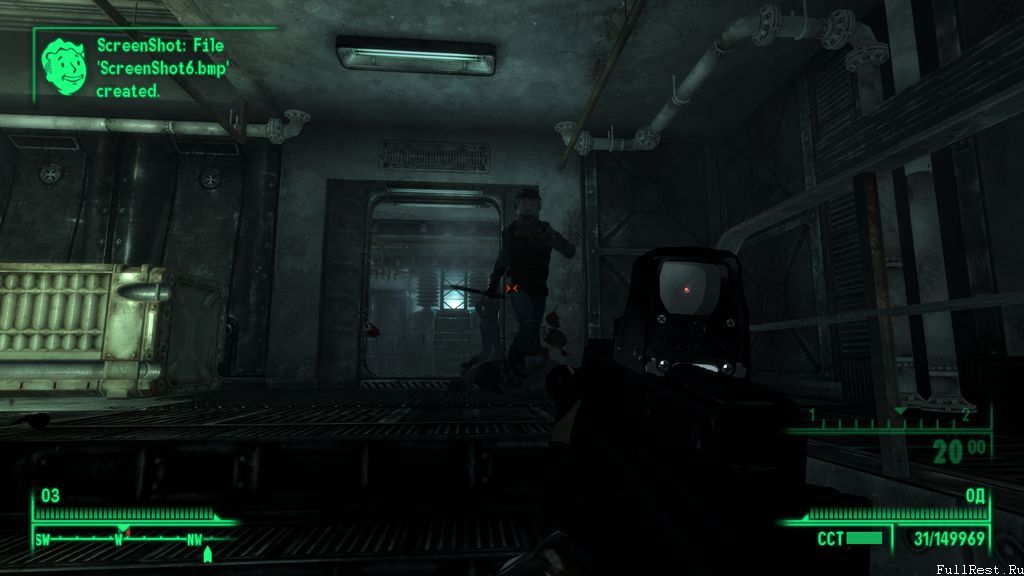Screen dimensions: 1024x576
Task: Click the compass direction strip
Action: click(125, 537)
